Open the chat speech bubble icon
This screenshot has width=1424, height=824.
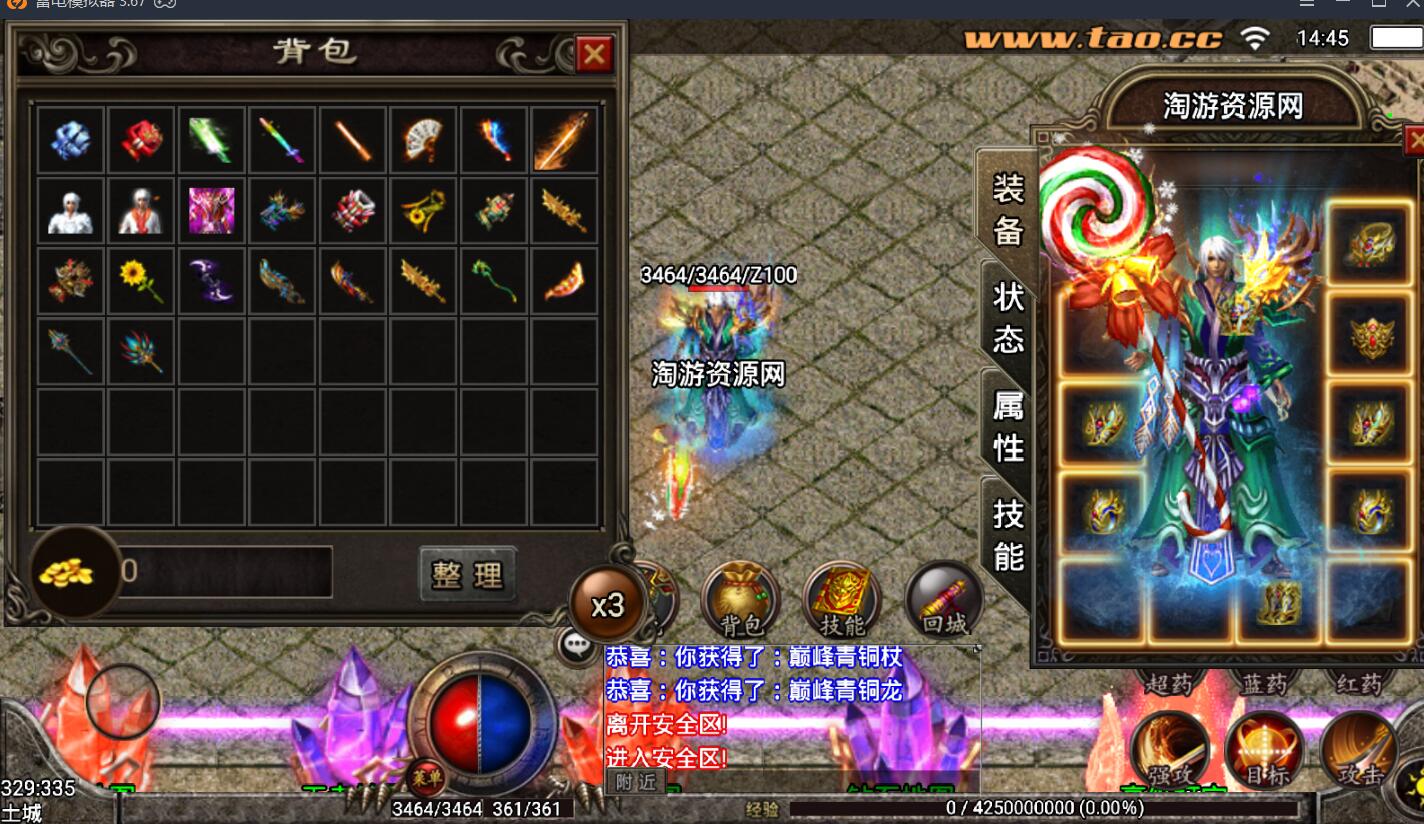[578, 646]
